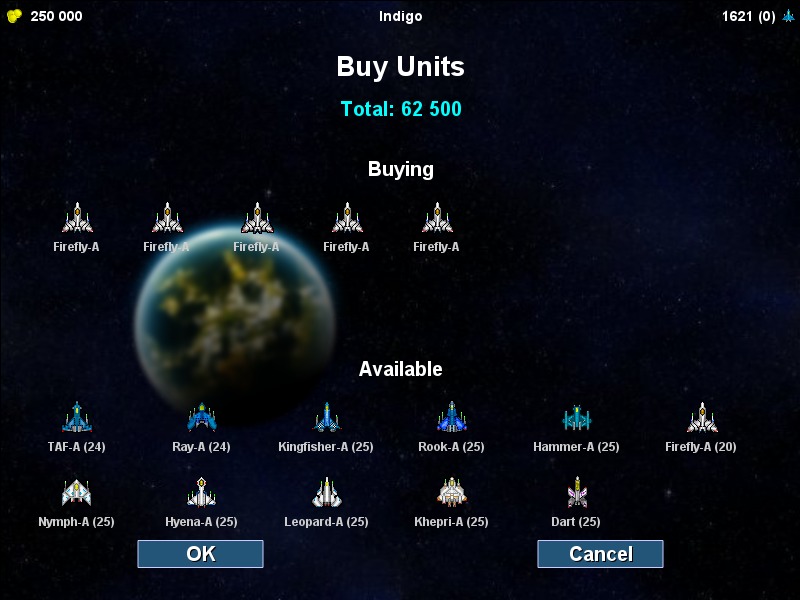The width and height of the screenshot is (800, 600).
Task: Add a TAF-A unit to buy
Action: (76, 418)
